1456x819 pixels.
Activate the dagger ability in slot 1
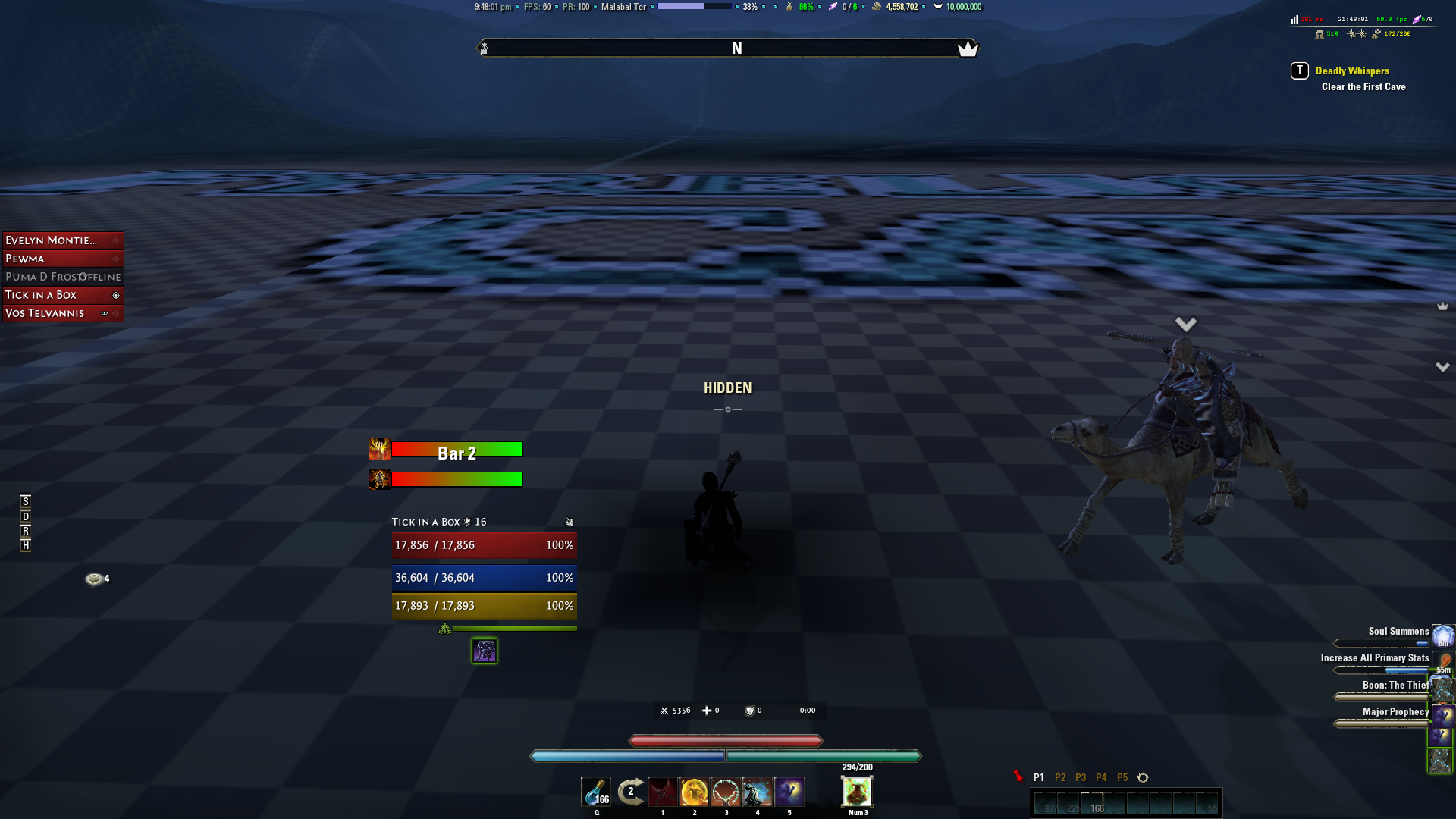[x=662, y=791]
